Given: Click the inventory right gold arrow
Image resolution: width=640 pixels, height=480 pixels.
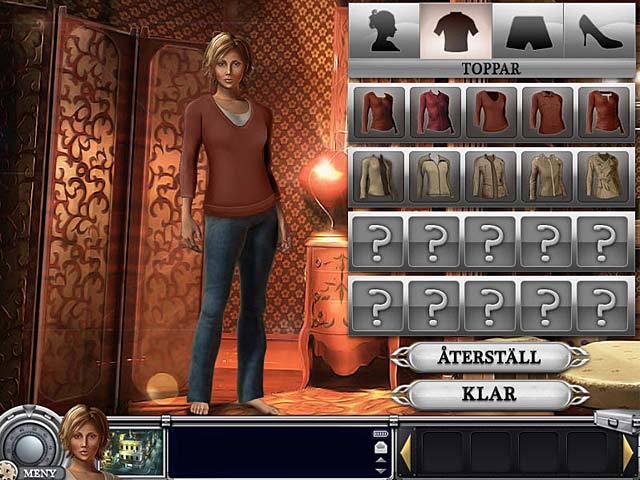Looking at the screenshot, I should (628, 453).
